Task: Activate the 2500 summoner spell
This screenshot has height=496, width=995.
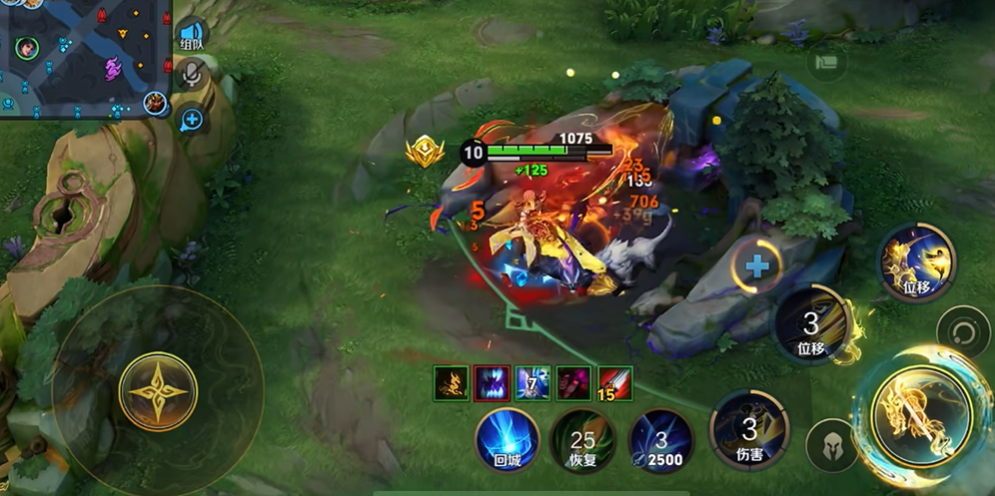Action: [660, 440]
